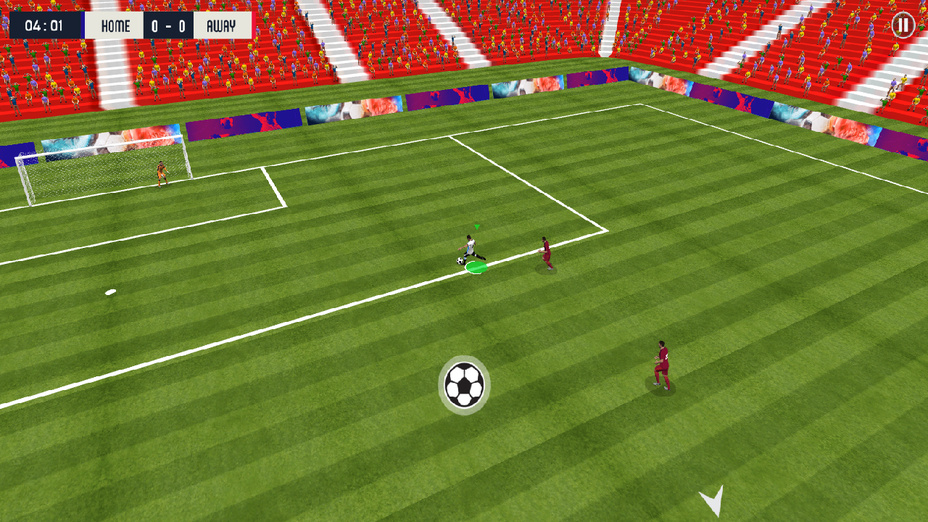Pause the match
Viewport: 928px width, 522px height.
pos(903,25)
